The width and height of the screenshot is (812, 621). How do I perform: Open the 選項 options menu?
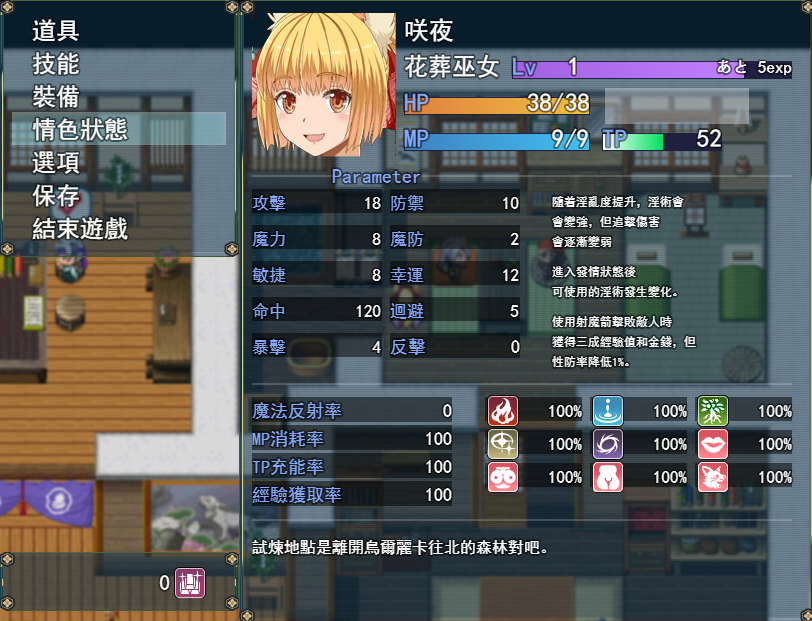point(56,163)
